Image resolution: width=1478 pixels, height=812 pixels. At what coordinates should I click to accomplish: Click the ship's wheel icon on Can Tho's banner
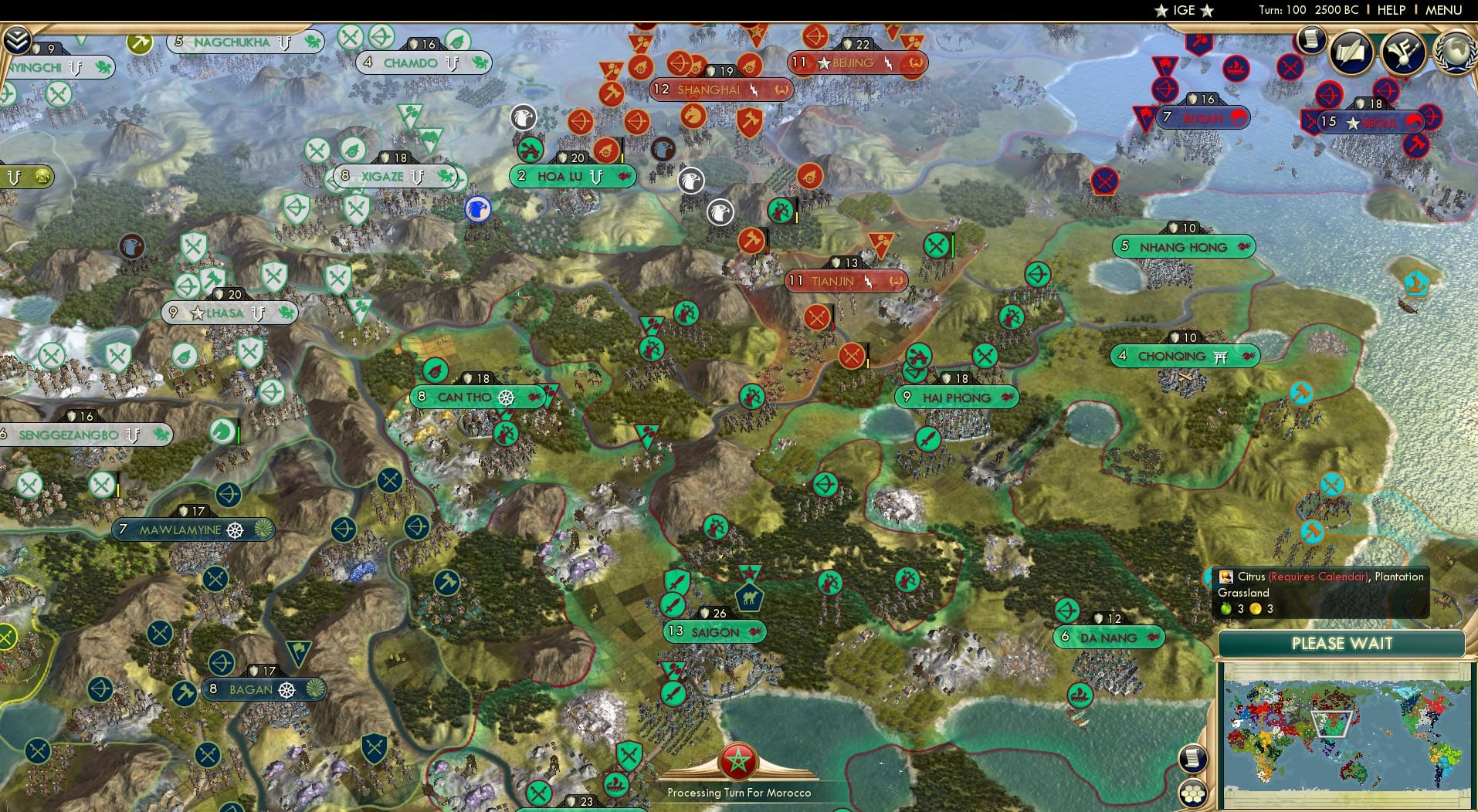click(507, 398)
